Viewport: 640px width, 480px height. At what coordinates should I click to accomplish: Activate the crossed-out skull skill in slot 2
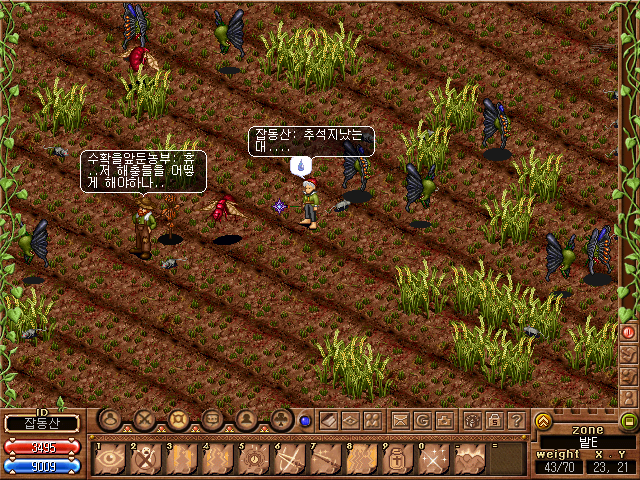point(146,458)
